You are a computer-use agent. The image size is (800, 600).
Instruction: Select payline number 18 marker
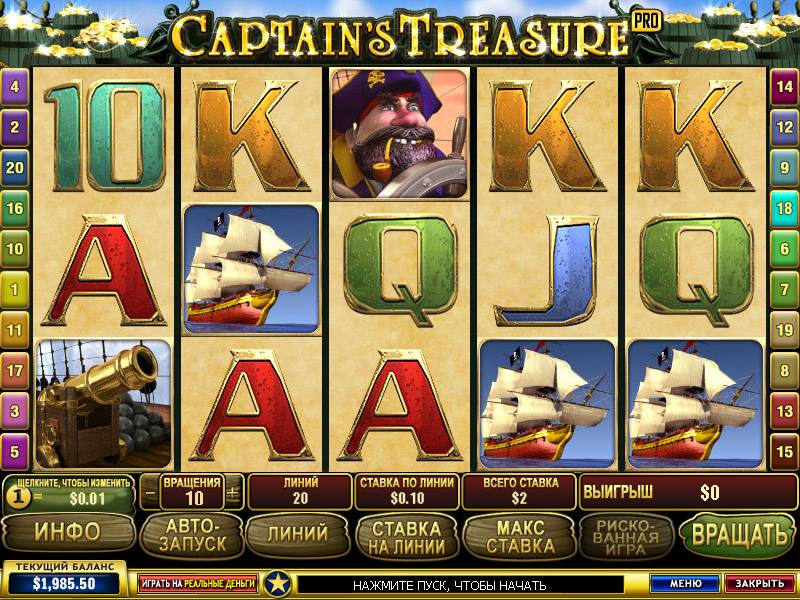tap(785, 208)
